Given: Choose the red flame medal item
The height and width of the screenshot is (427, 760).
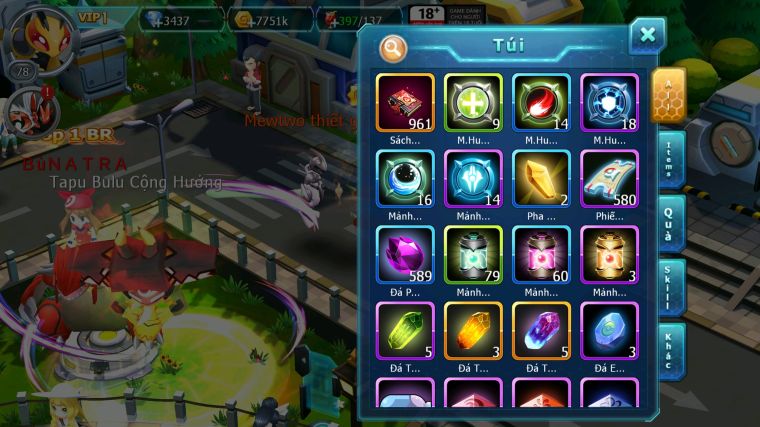Looking at the screenshot, I should (541, 102).
